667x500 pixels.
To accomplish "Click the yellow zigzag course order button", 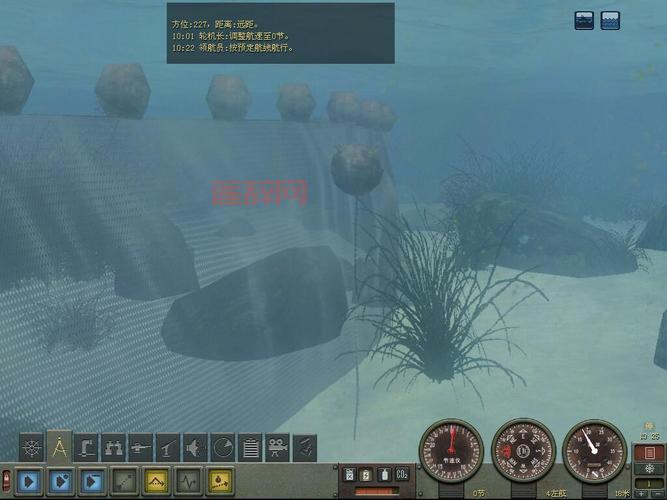I will (156, 481).
